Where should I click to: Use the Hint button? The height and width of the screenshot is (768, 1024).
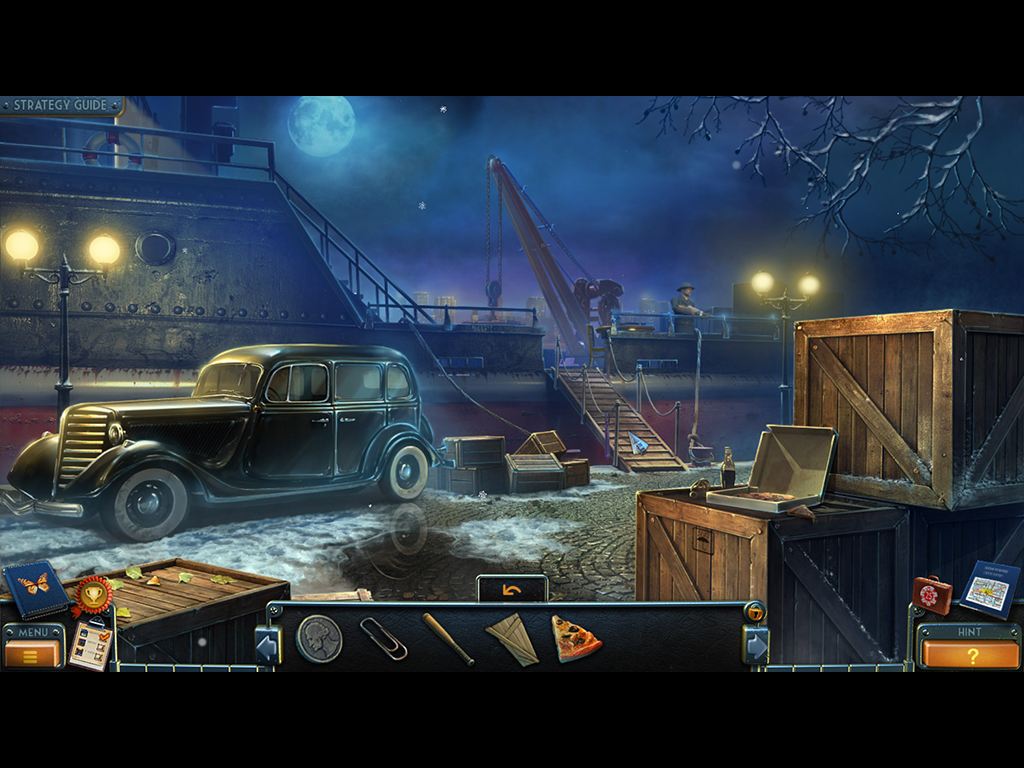(970, 654)
